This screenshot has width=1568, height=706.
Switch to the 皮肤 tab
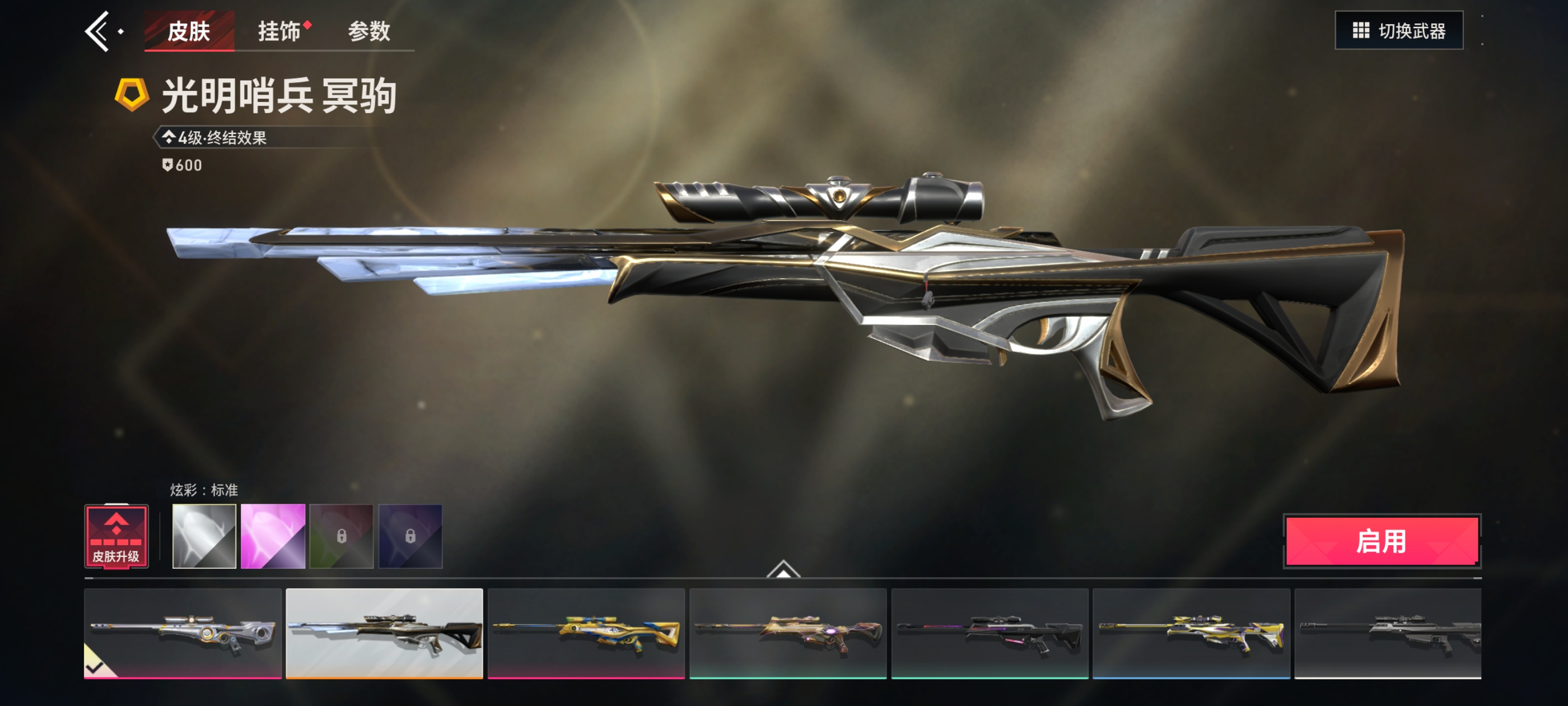pos(189,31)
